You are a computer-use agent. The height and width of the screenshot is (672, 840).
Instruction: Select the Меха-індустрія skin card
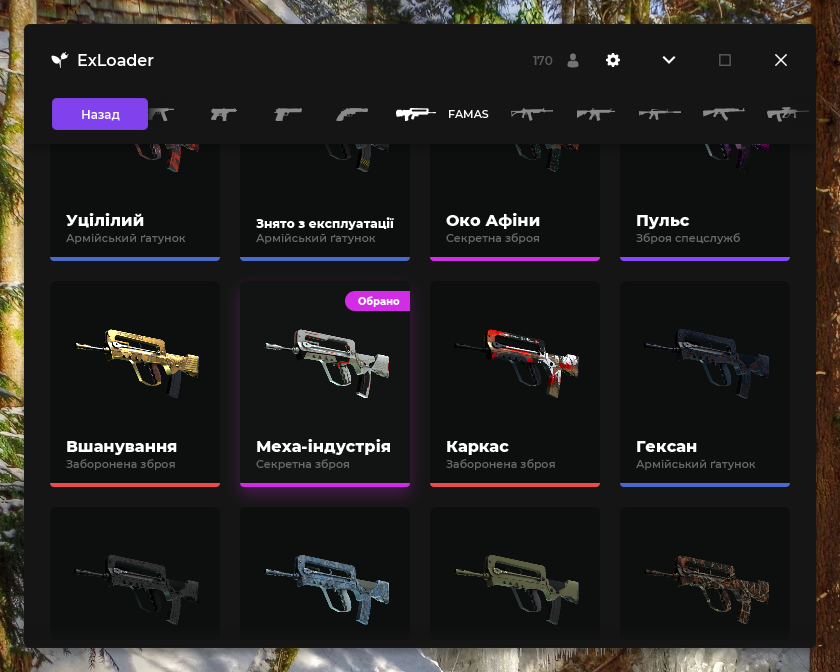coord(325,384)
